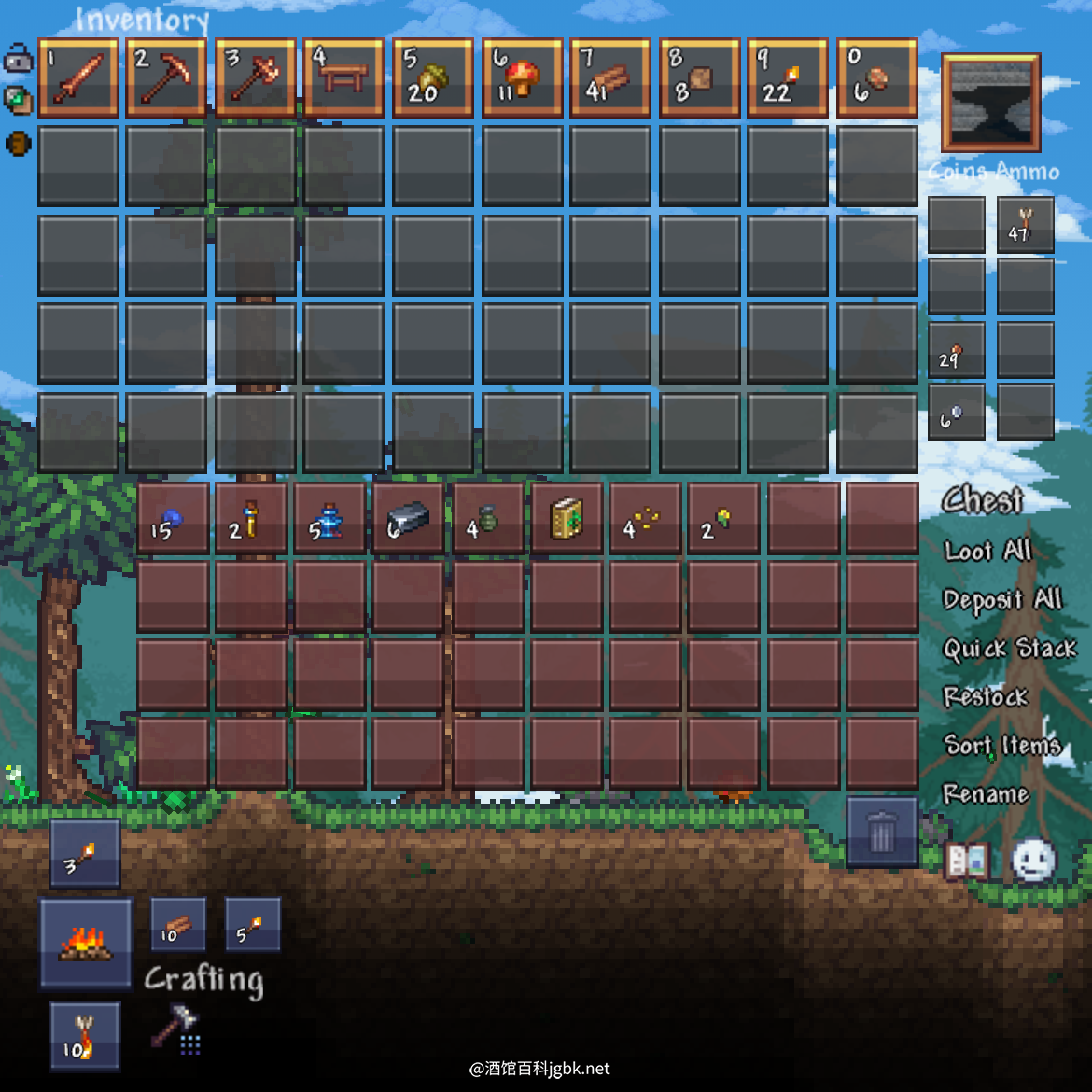This screenshot has height=1092, width=1092.
Task: Open the bestiary book icon
Action: pyautogui.click(x=967, y=861)
